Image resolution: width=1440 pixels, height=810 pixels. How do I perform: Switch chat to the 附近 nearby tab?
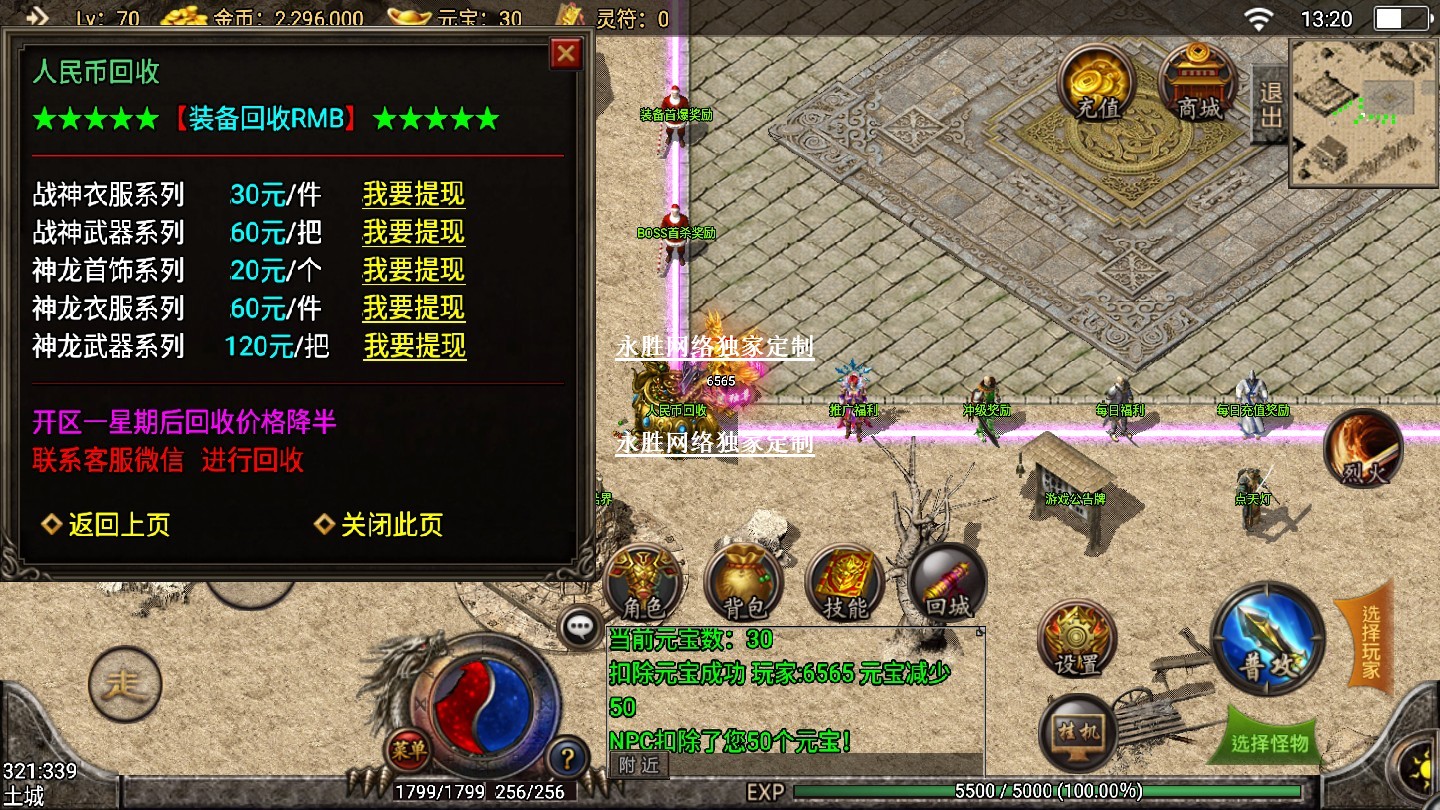(638, 765)
